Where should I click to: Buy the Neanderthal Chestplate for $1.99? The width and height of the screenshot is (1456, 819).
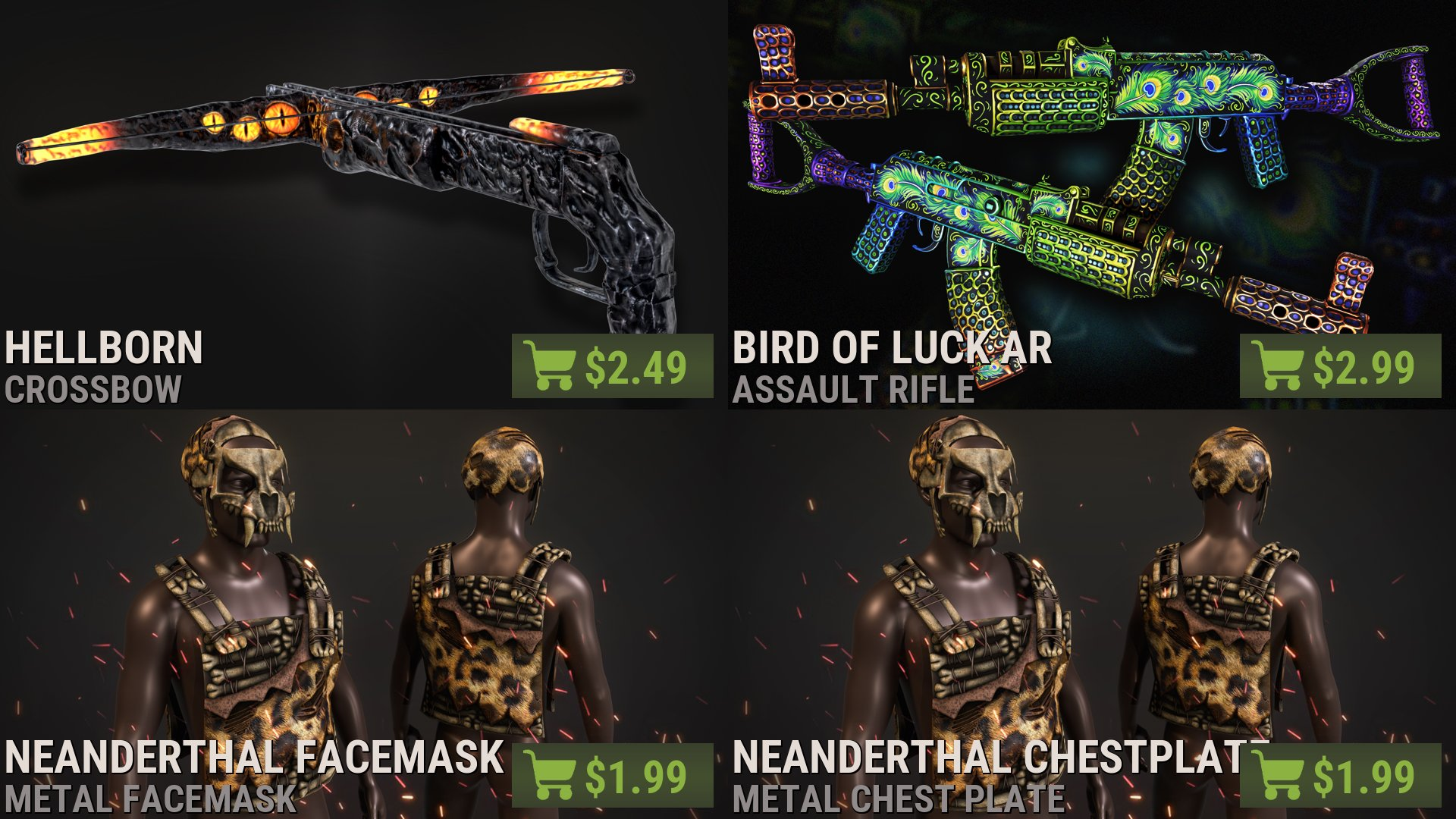coord(1340,776)
